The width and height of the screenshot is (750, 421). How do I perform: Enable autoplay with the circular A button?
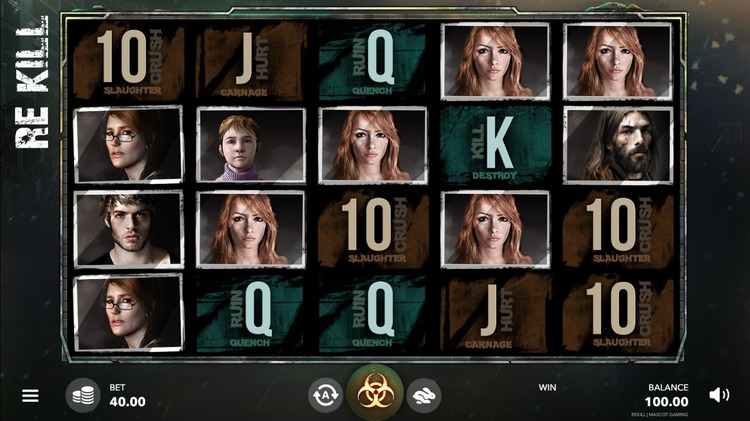(325, 395)
